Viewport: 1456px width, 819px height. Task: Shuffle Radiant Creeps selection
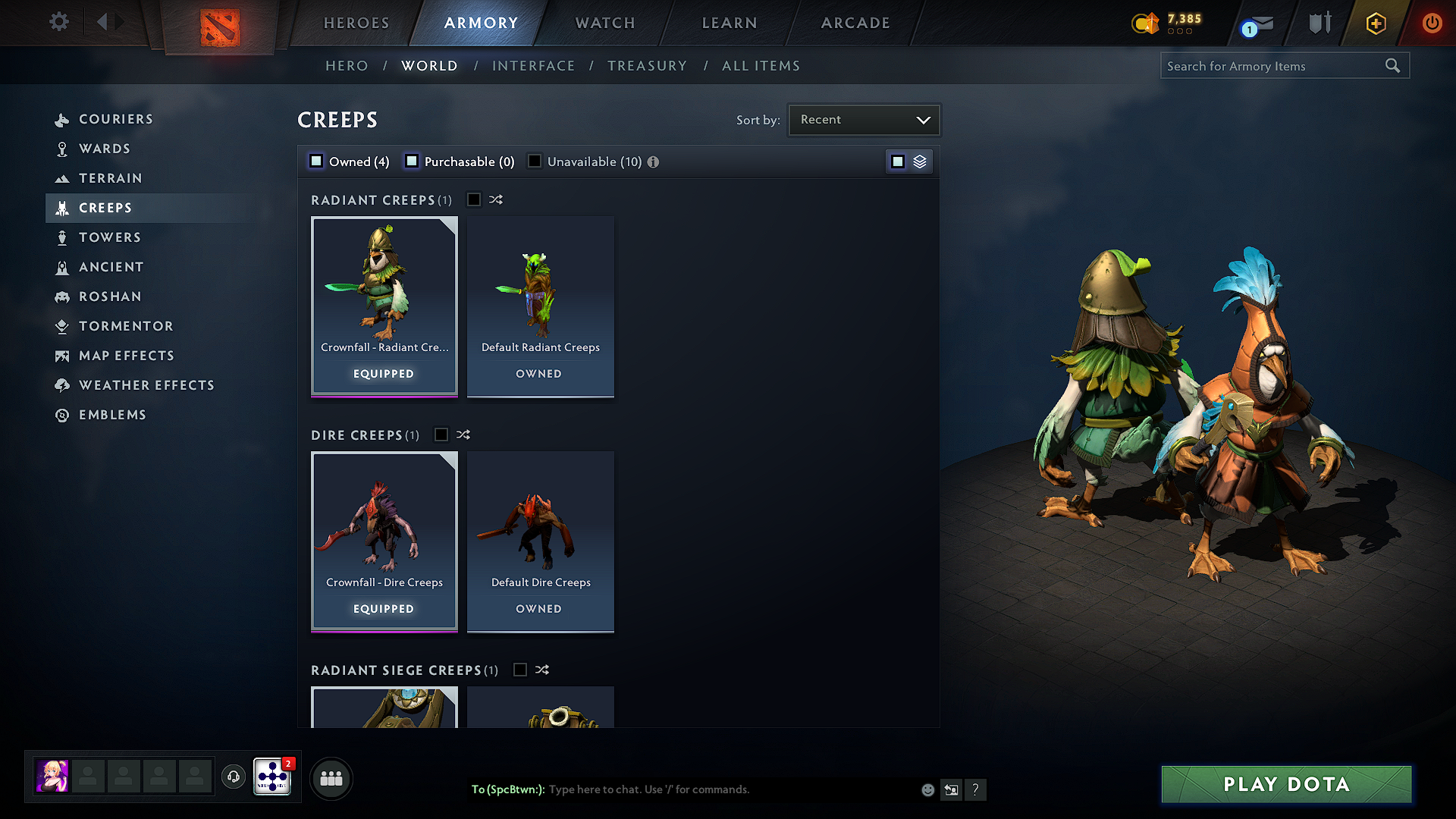coord(495,199)
